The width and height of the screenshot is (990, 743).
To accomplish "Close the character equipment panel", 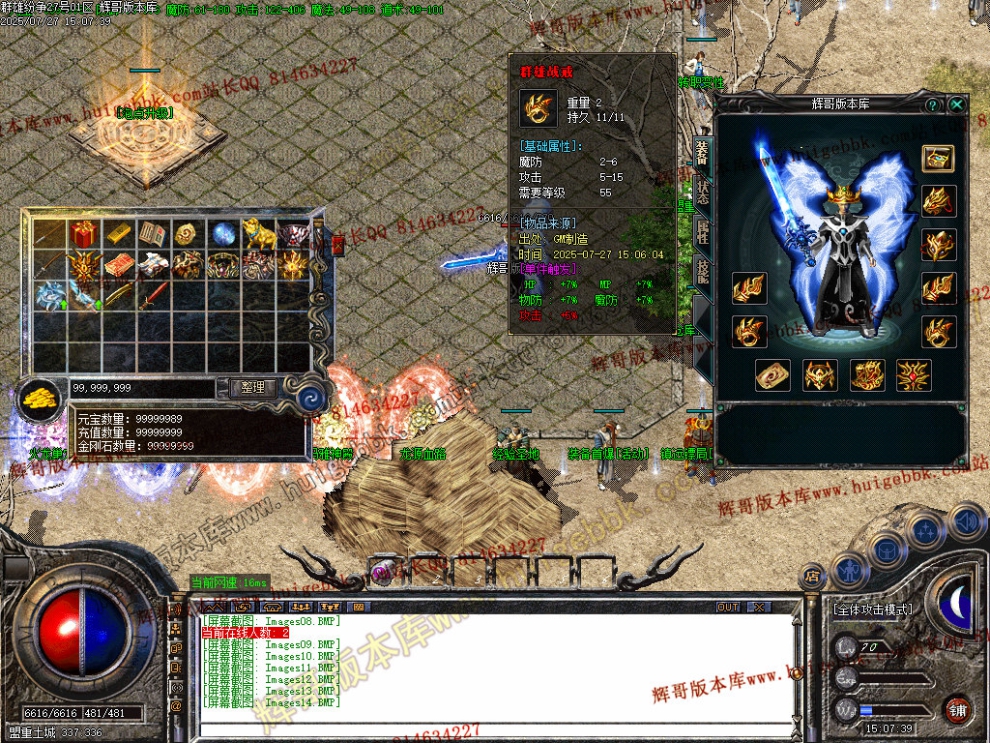I will coord(957,104).
